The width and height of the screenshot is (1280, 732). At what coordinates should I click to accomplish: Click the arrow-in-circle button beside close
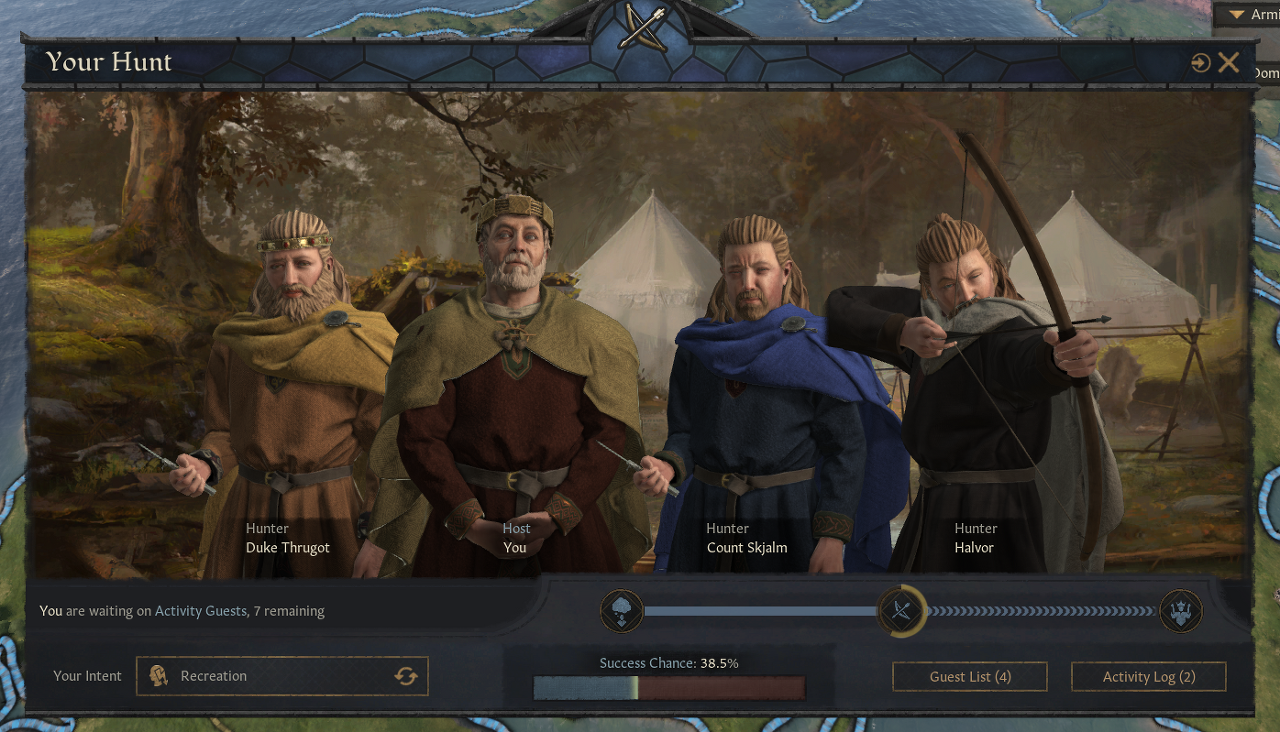1201,63
